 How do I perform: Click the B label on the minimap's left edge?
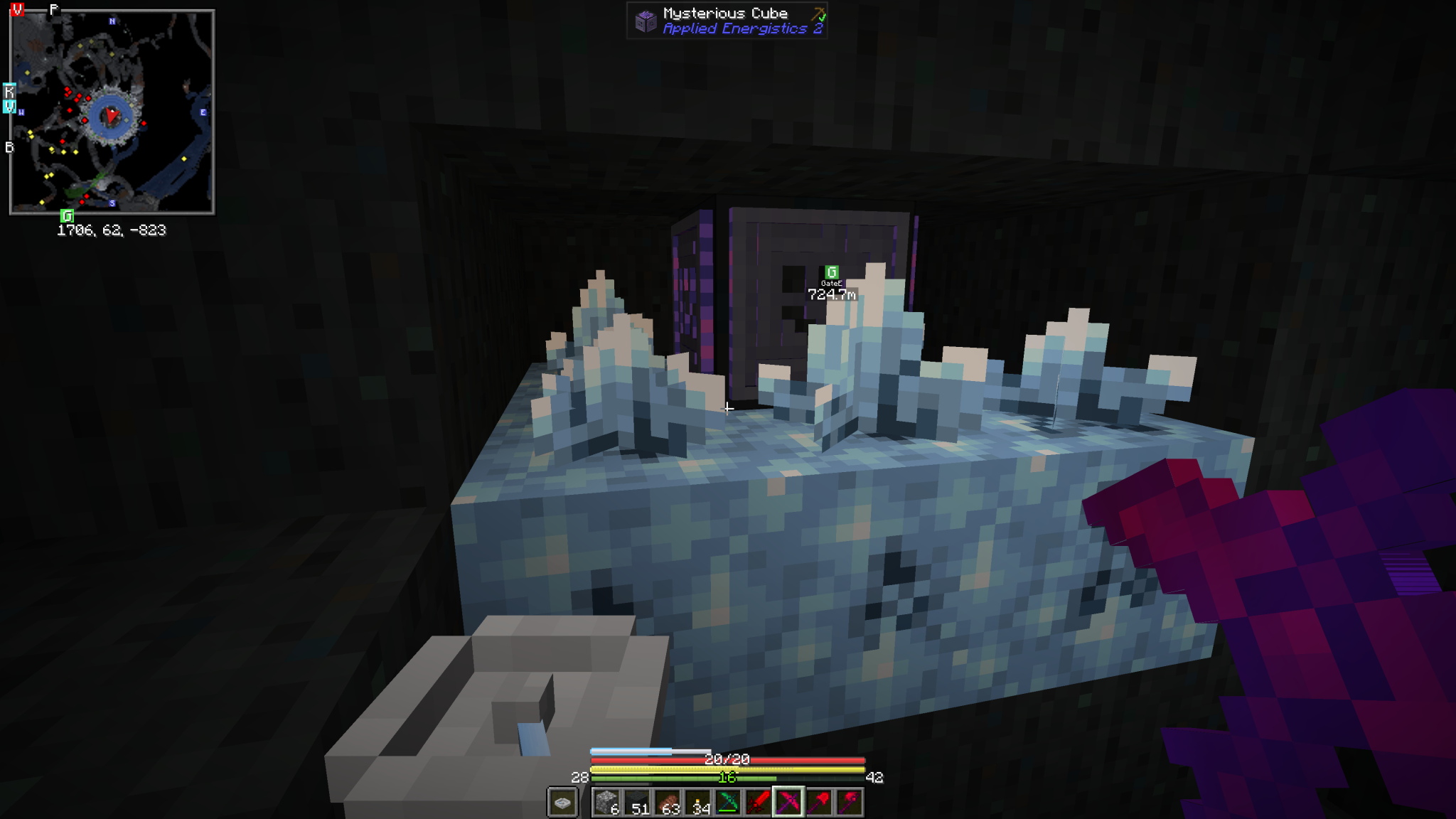[9, 147]
